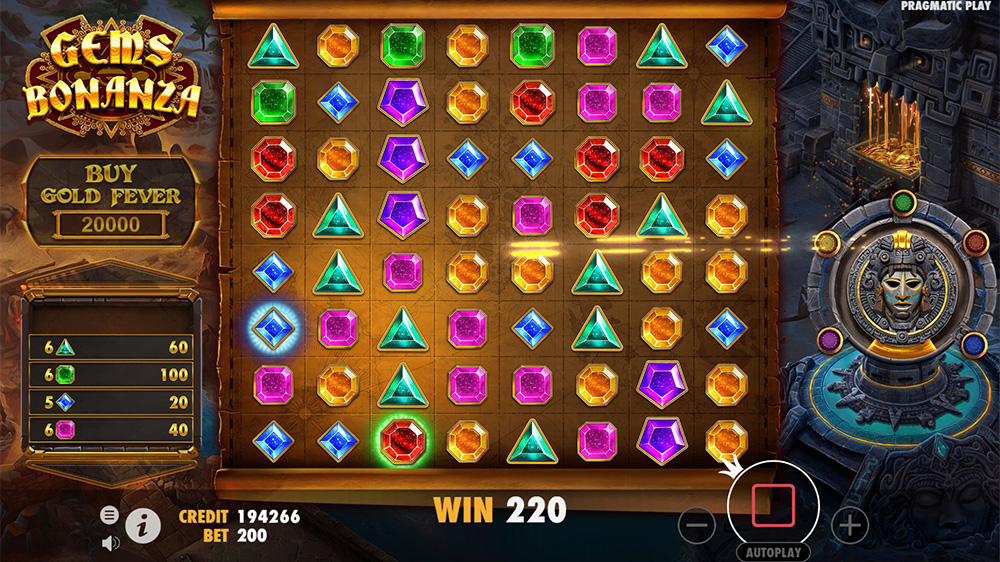Decrease the bet with the minus button

click(701, 523)
